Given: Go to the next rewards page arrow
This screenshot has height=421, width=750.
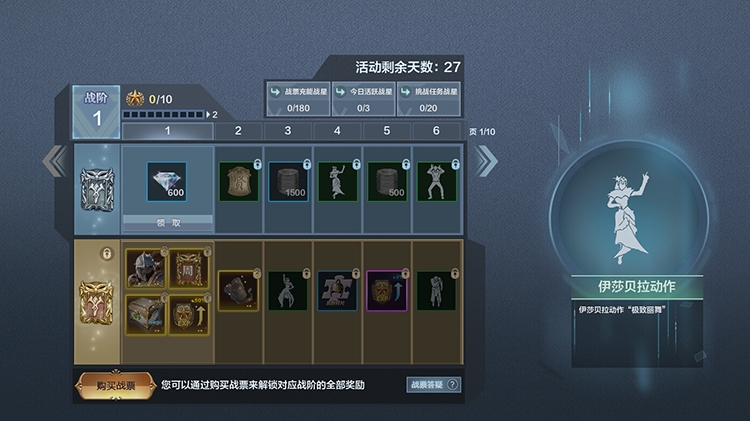Looking at the screenshot, I should point(486,160).
